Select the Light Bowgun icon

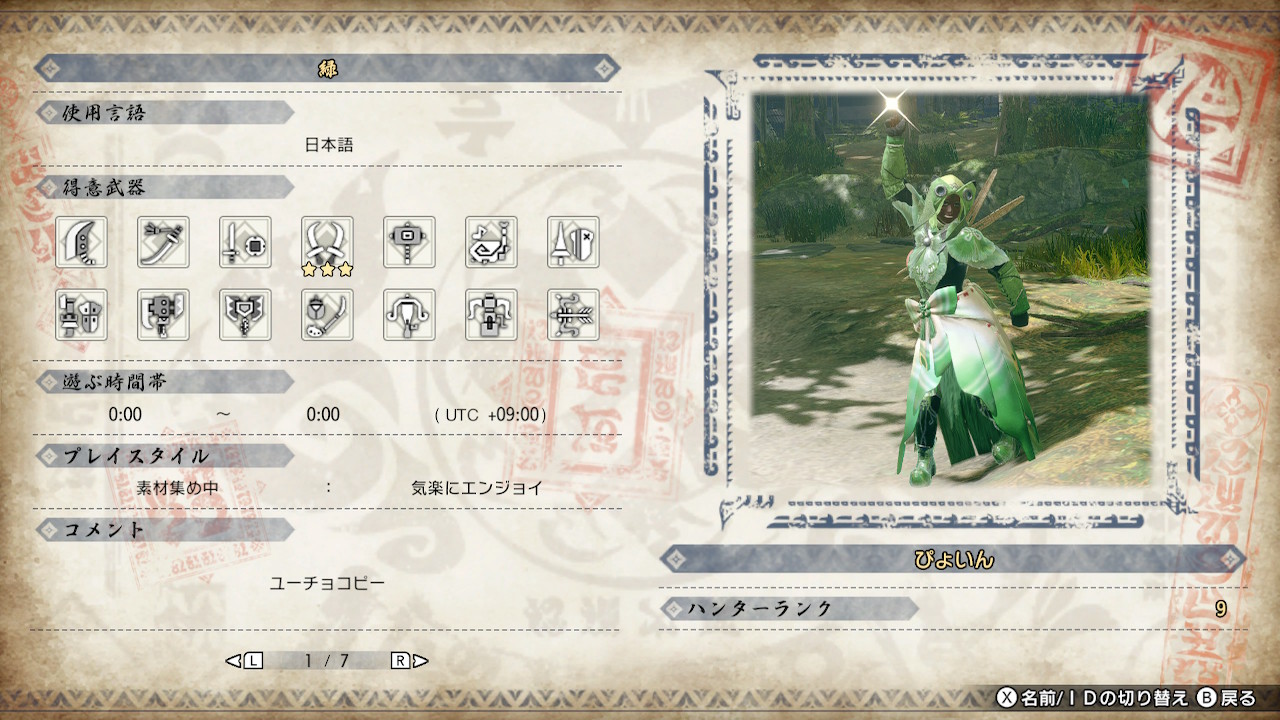coord(410,315)
